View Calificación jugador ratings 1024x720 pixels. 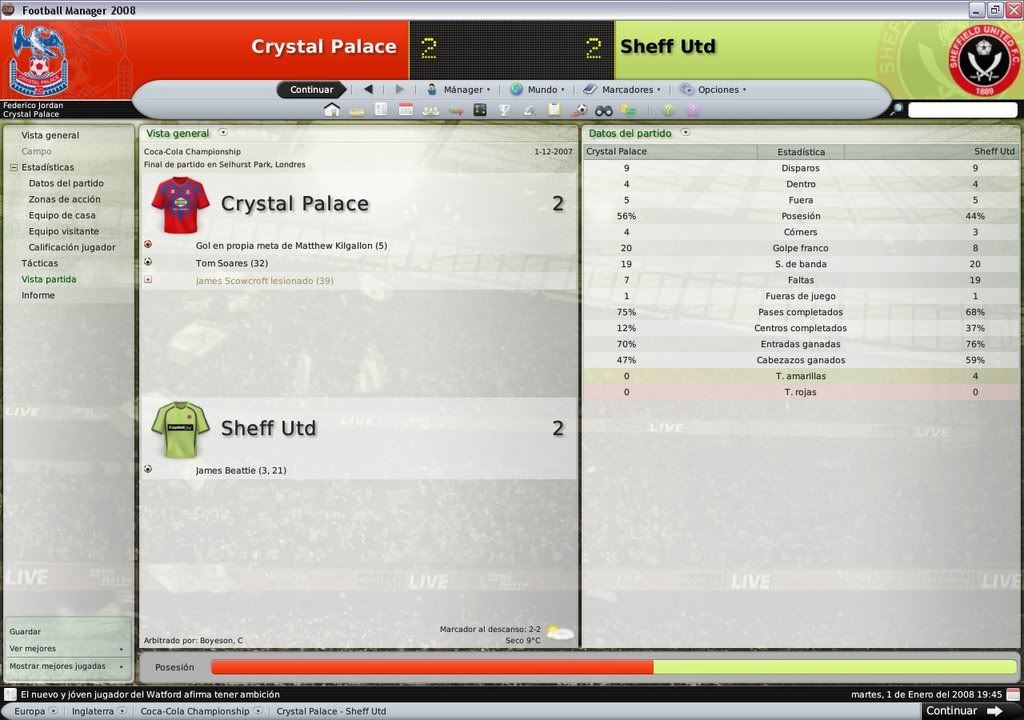[72, 247]
